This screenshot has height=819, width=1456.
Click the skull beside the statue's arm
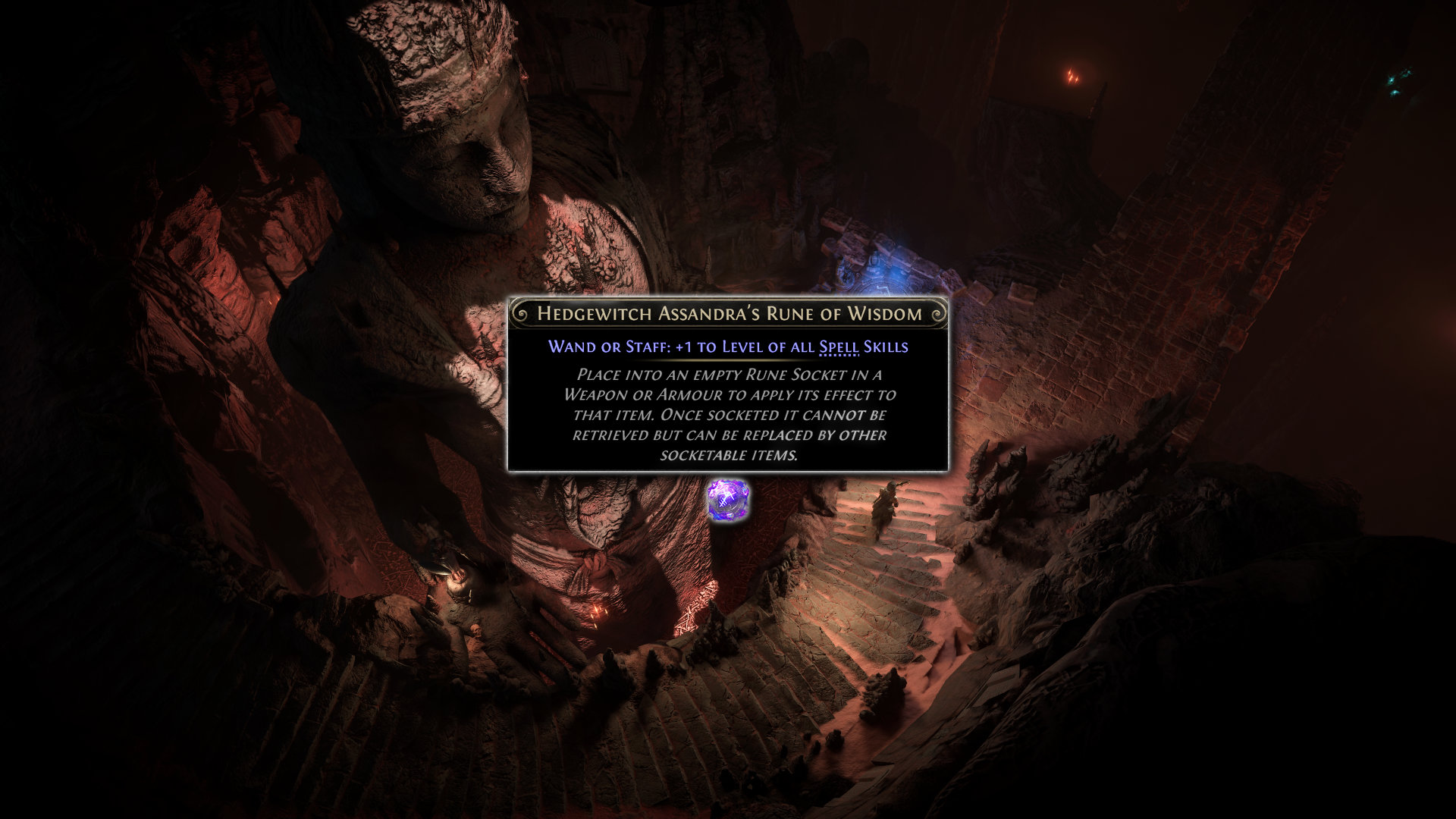click(475, 632)
